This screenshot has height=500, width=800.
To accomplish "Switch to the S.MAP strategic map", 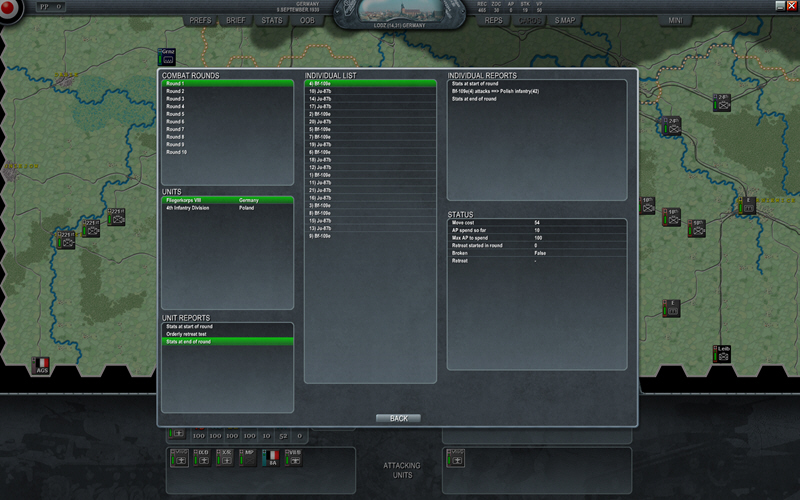I will click(565, 20).
